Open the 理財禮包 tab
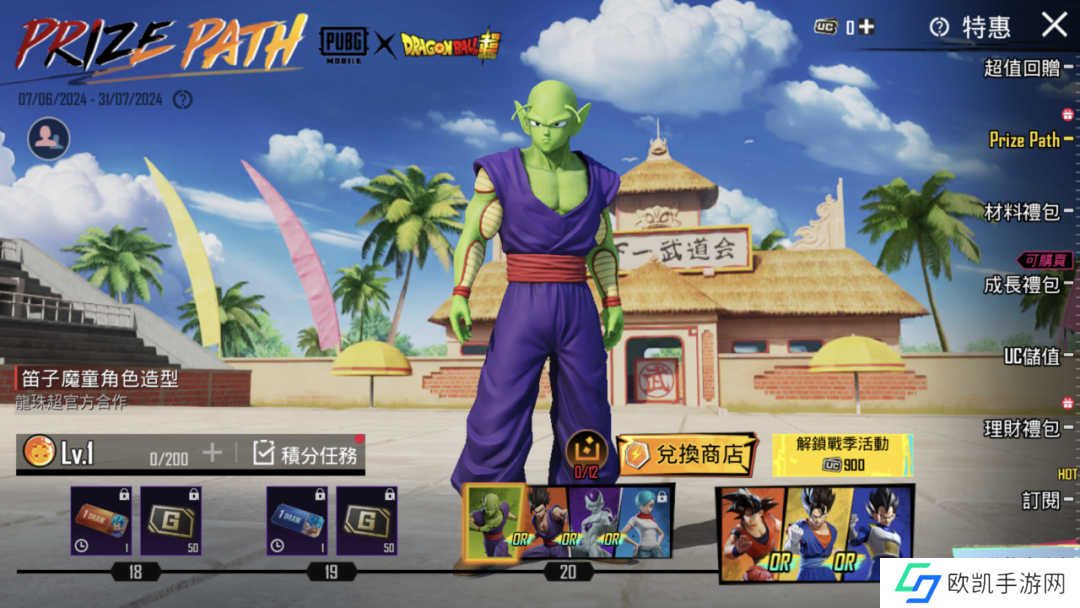 [1021, 429]
